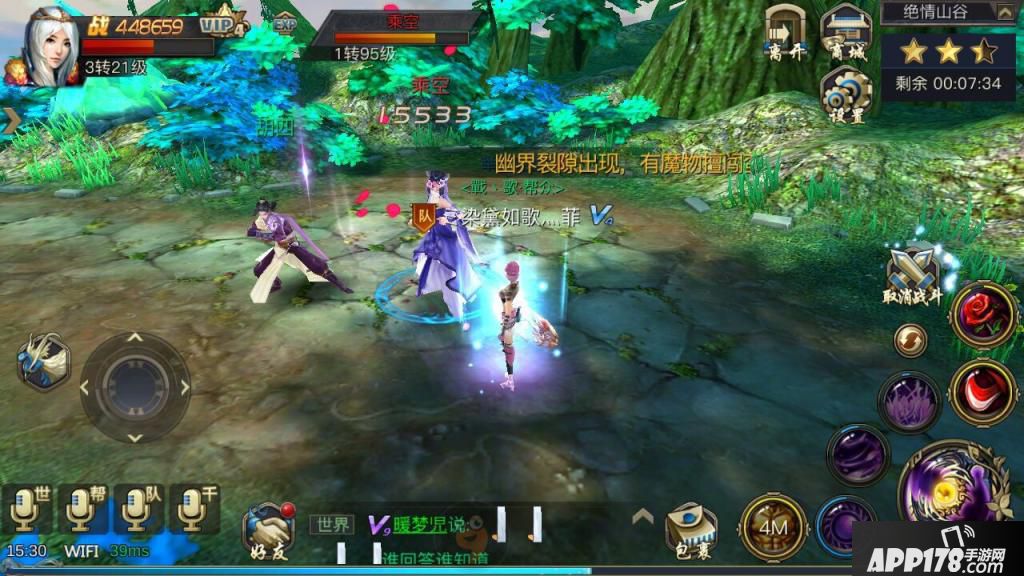Open the 好友 friends list
This screenshot has width=1024, height=576.
pos(268,528)
